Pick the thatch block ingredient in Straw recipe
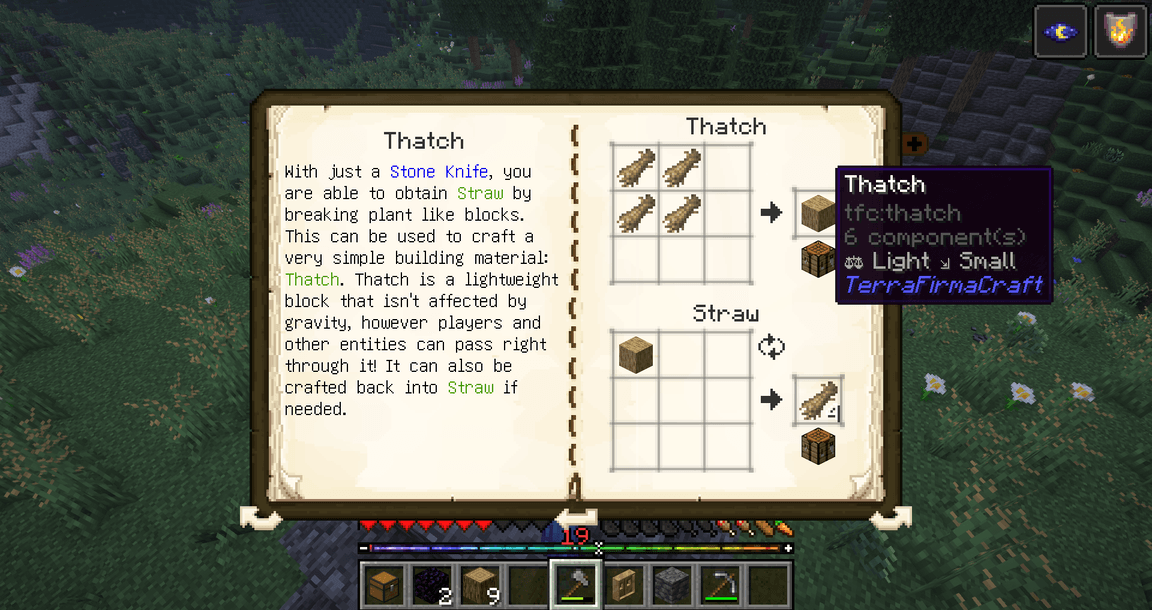This screenshot has width=1152, height=610. tap(635, 354)
